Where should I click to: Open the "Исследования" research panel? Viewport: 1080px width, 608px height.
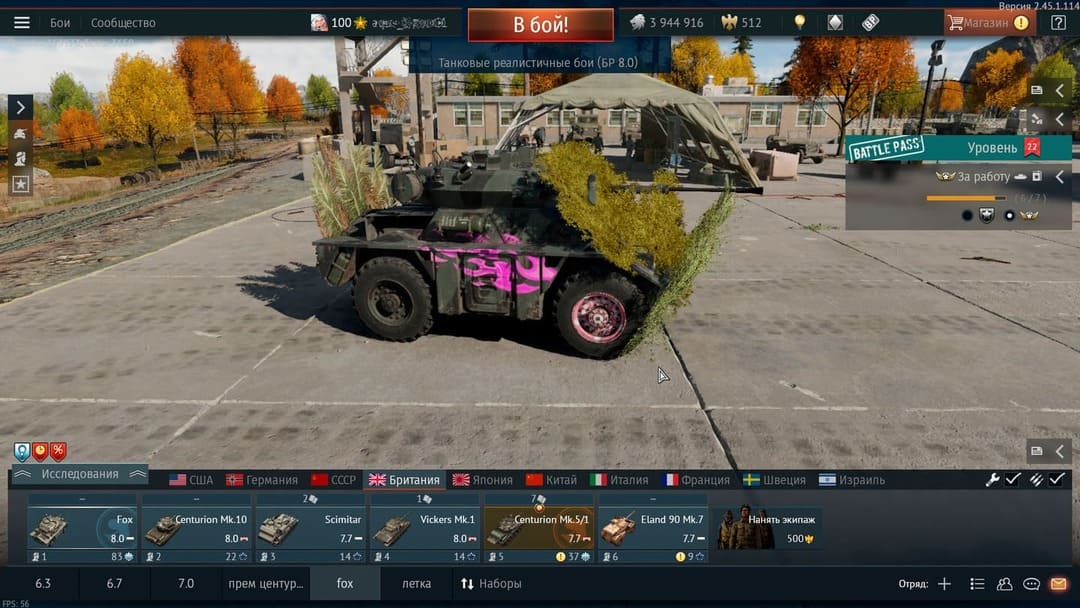click(x=79, y=474)
